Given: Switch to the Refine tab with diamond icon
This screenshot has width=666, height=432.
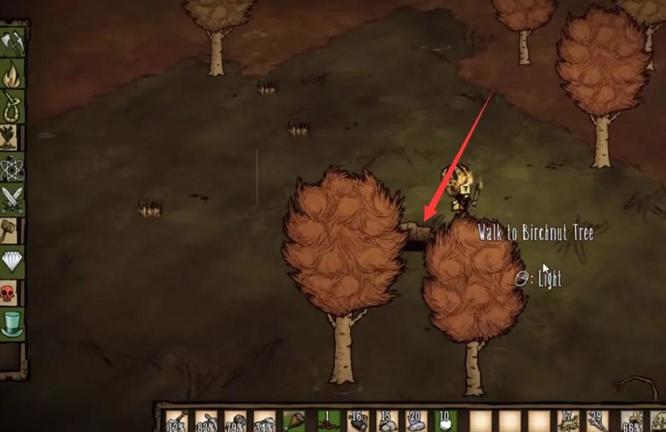Looking at the screenshot, I should (12, 262).
